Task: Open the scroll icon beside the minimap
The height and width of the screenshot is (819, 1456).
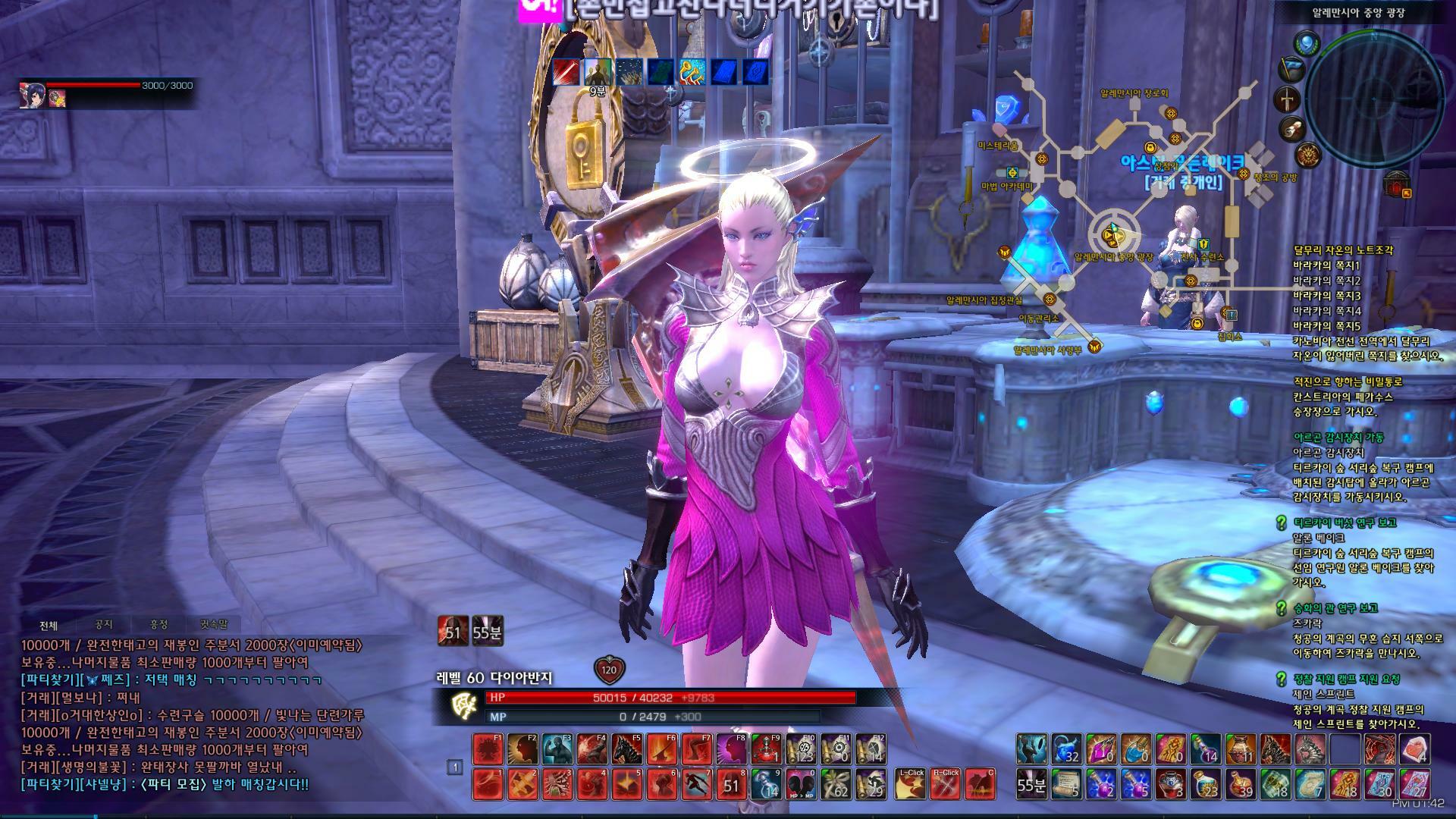Action: pyautogui.click(x=1293, y=130)
